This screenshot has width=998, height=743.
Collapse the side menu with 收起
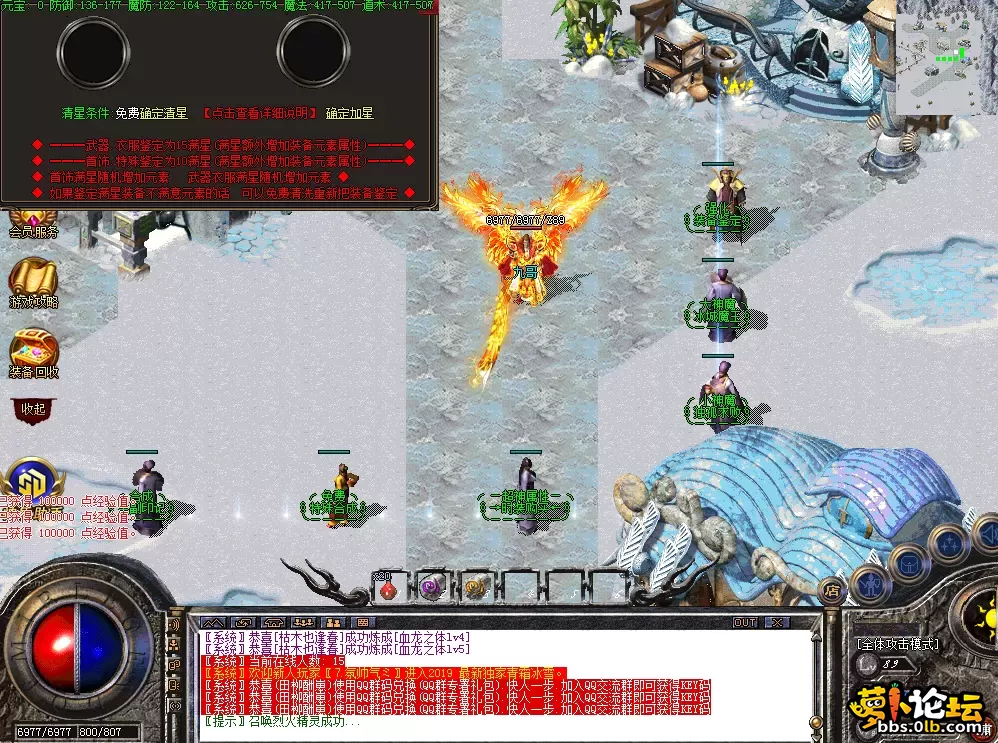click(x=33, y=408)
